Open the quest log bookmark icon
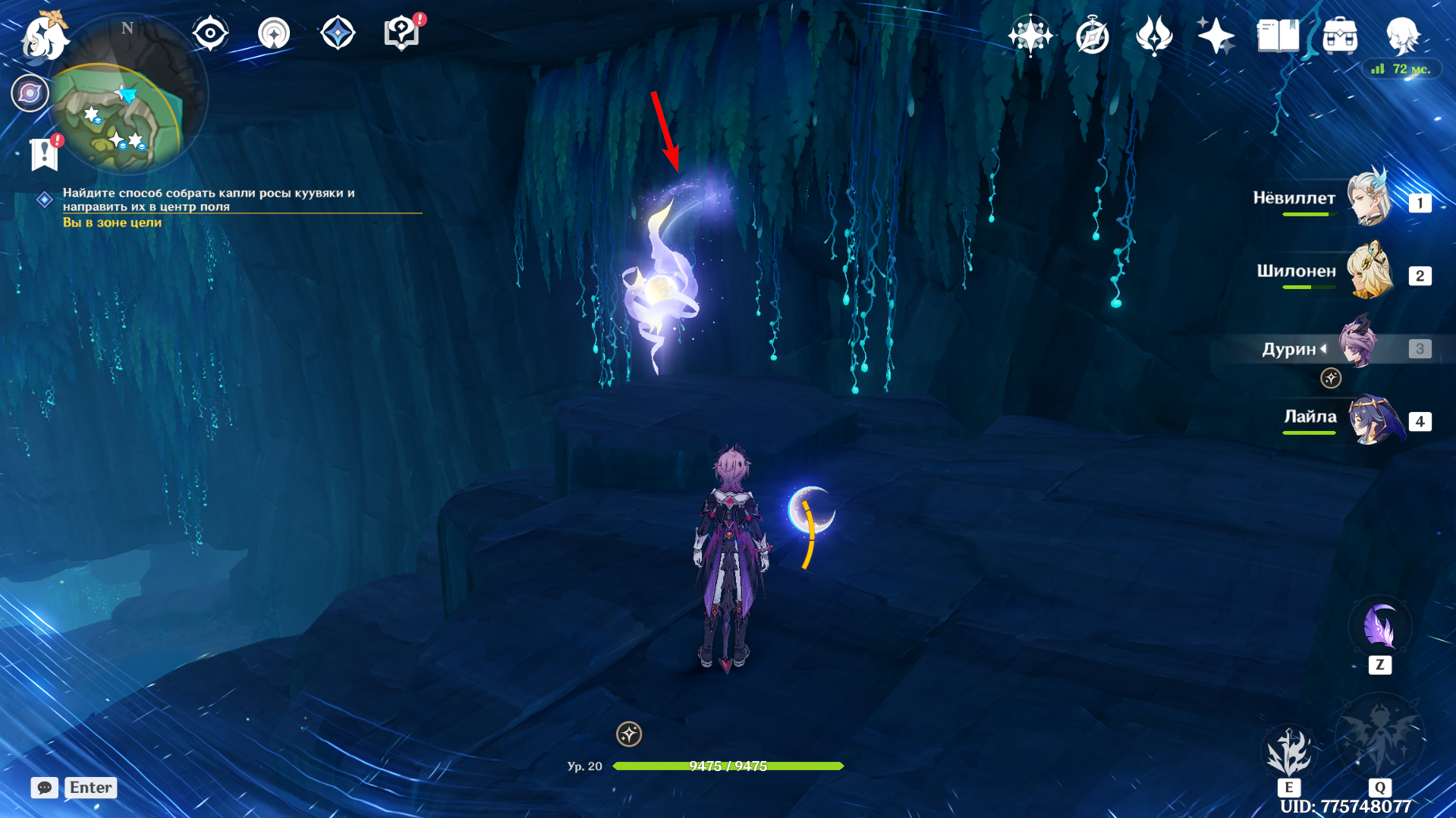1456x818 pixels. 44,153
